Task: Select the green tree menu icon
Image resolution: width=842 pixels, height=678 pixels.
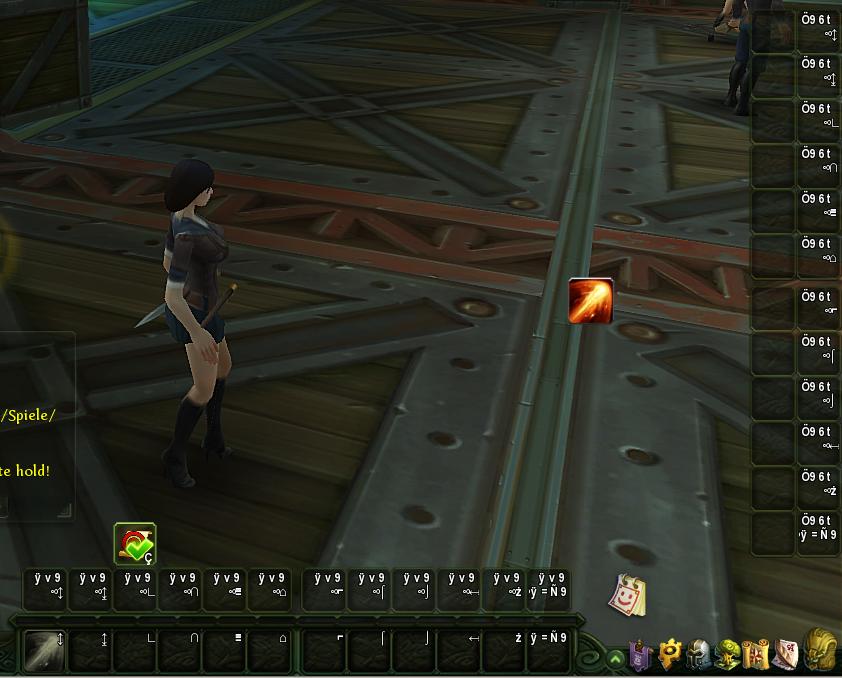Action: coord(727,655)
